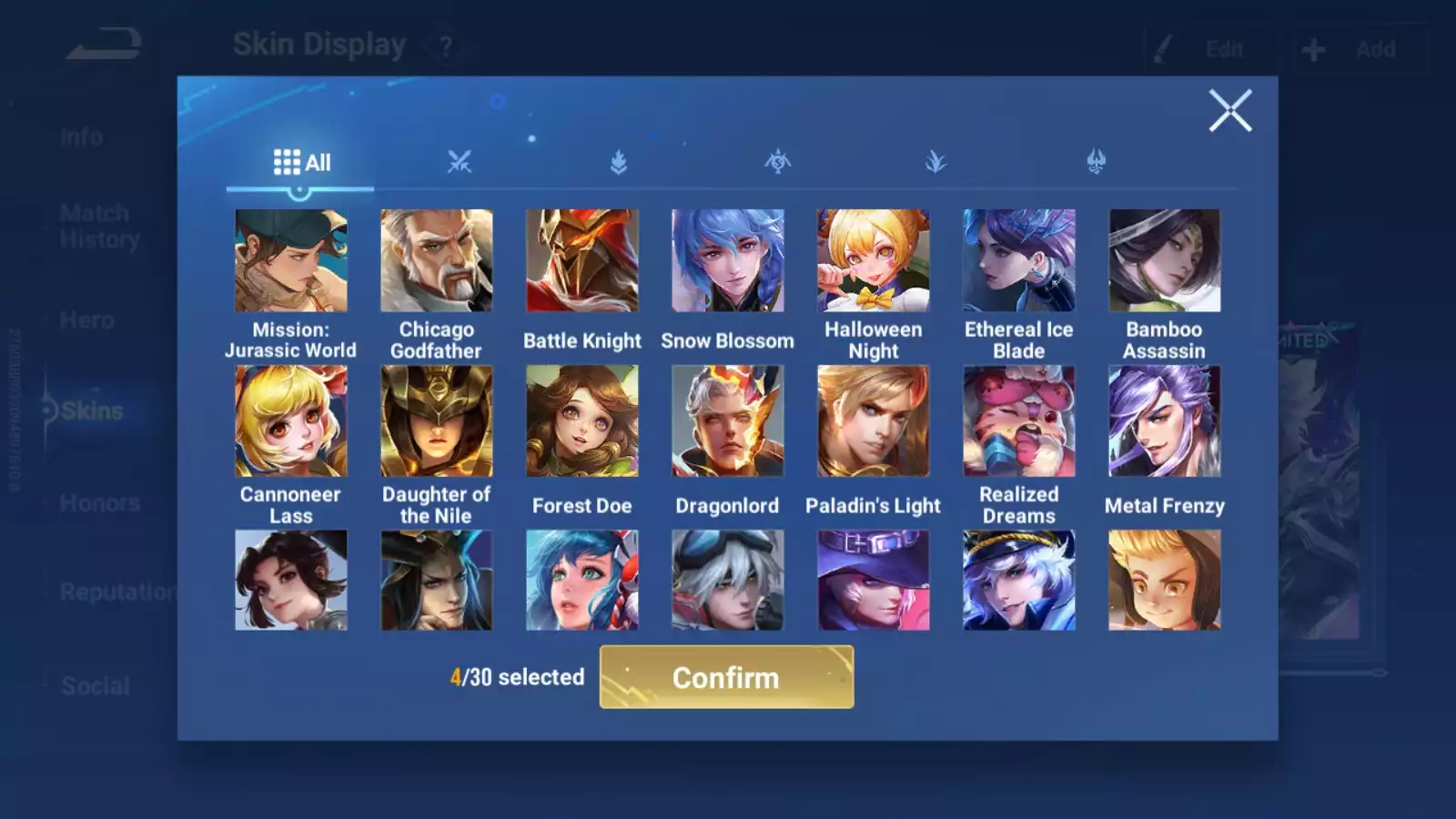
Task: Choose the Halloween Night skin
Action: (x=874, y=261)
